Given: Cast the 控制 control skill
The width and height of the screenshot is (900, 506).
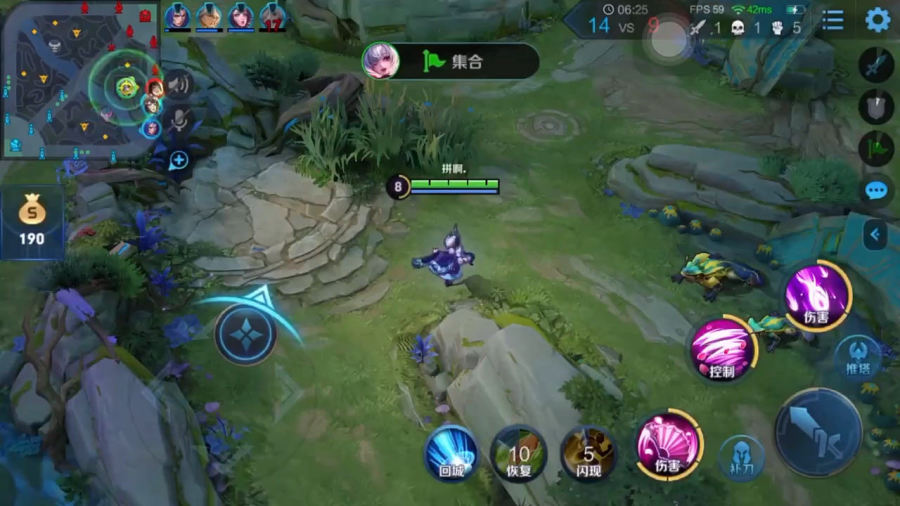Looking at the screenshot, I should (722, 349).
